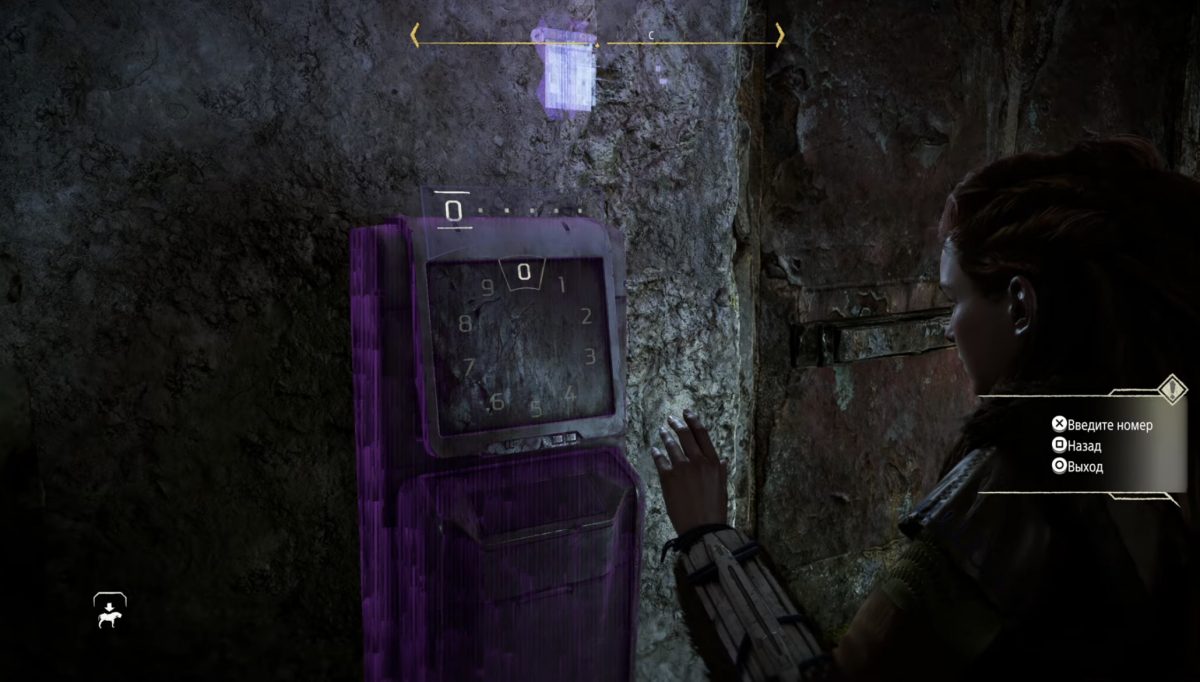The image size is (1200, 682).
Task: Click the quest marker diamond icon
Action: pyautogui.click(x=1170, y=388)
